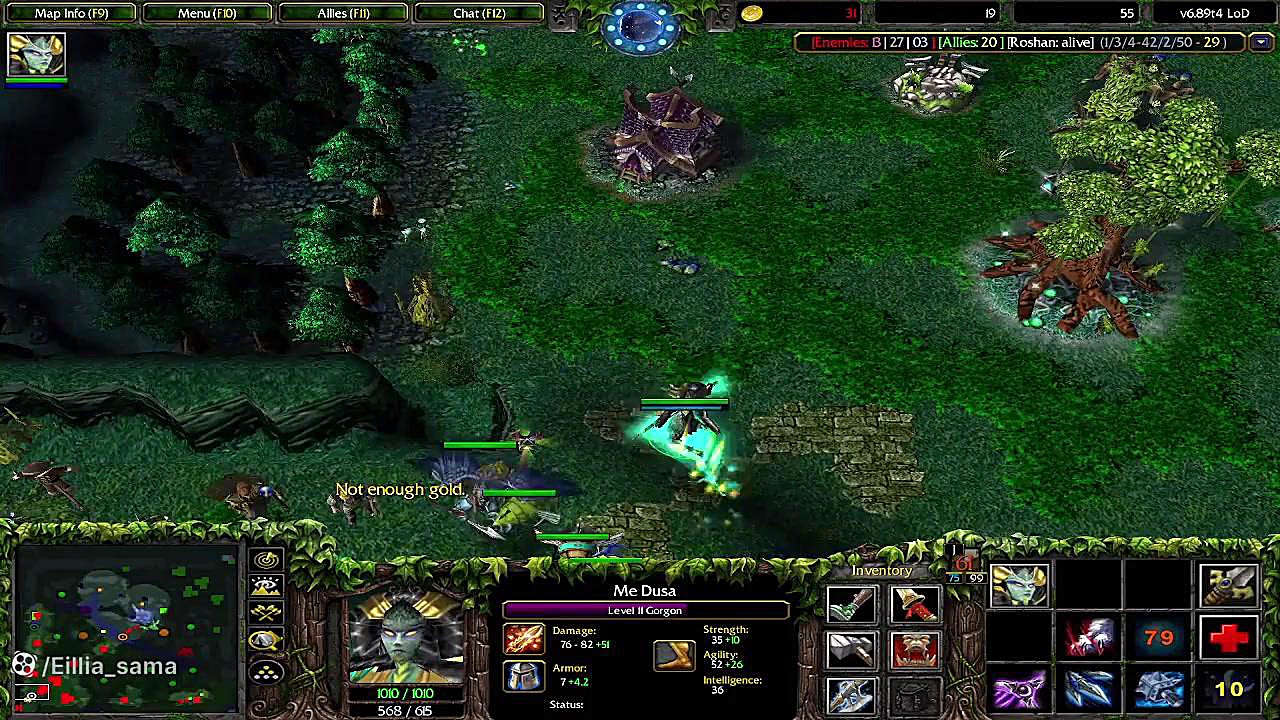Toggle minimap terrain display button
1280x720 pixels.
pos(266,587)
